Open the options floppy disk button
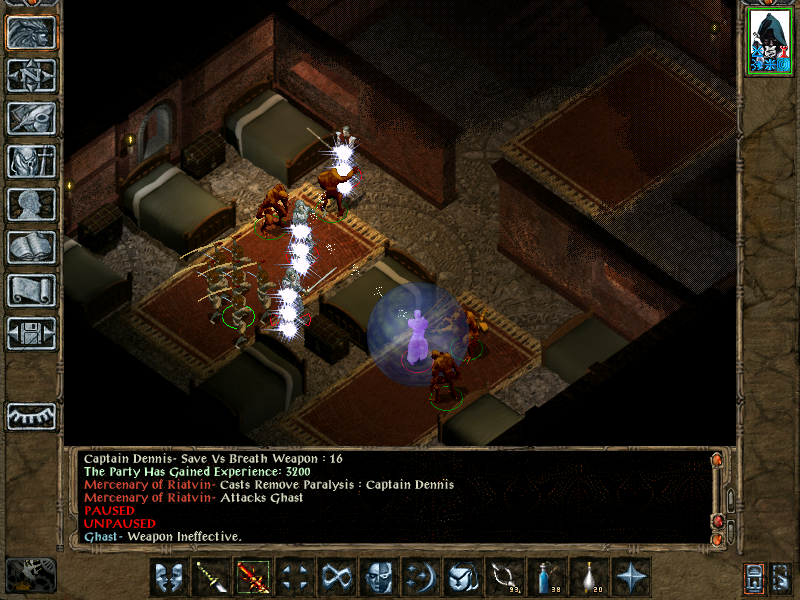Viewport: 800px width, 600px height. click(x=31, y=333)
